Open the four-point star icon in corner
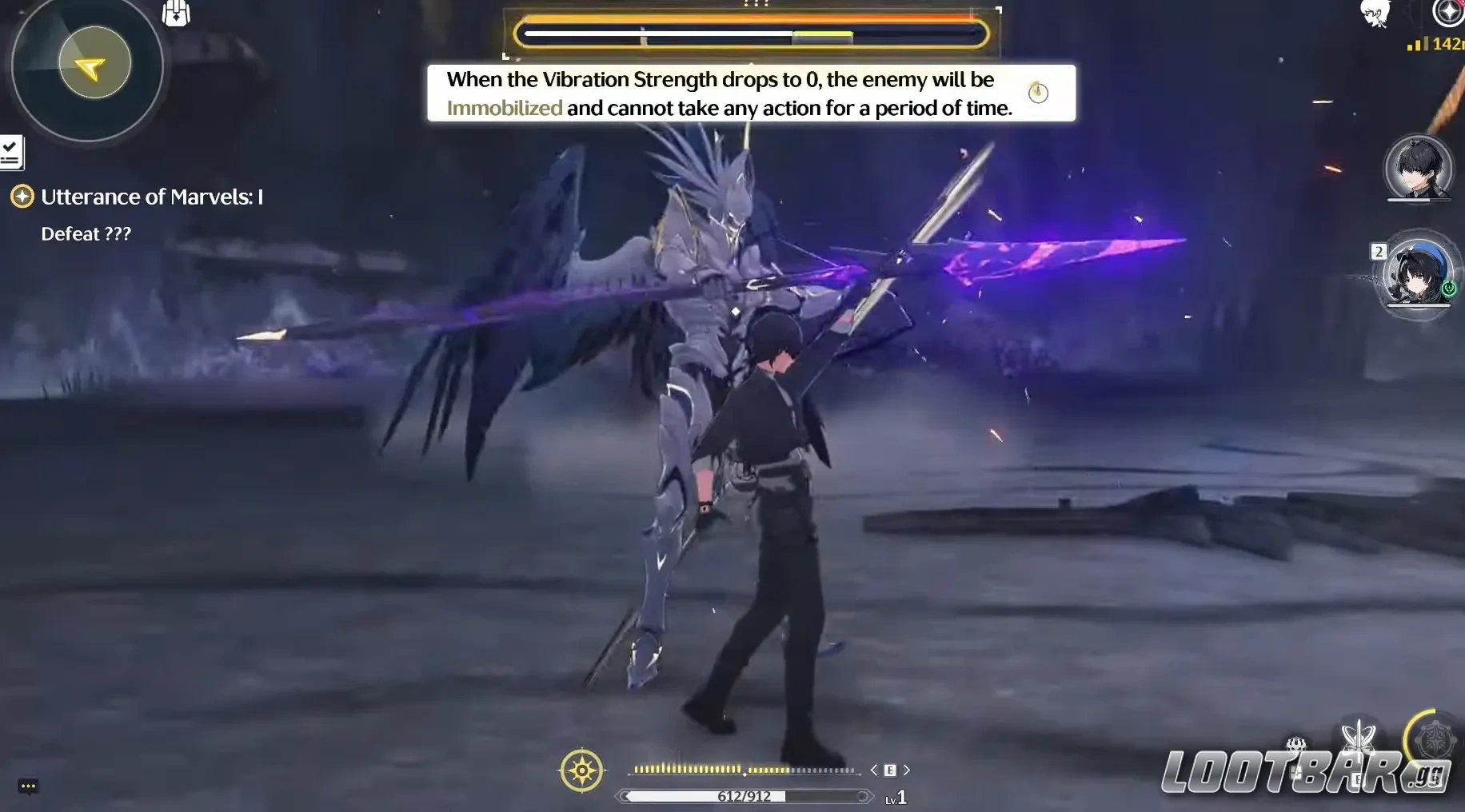Screen dimensions: 1465x812 click(x=1447, y=12)
